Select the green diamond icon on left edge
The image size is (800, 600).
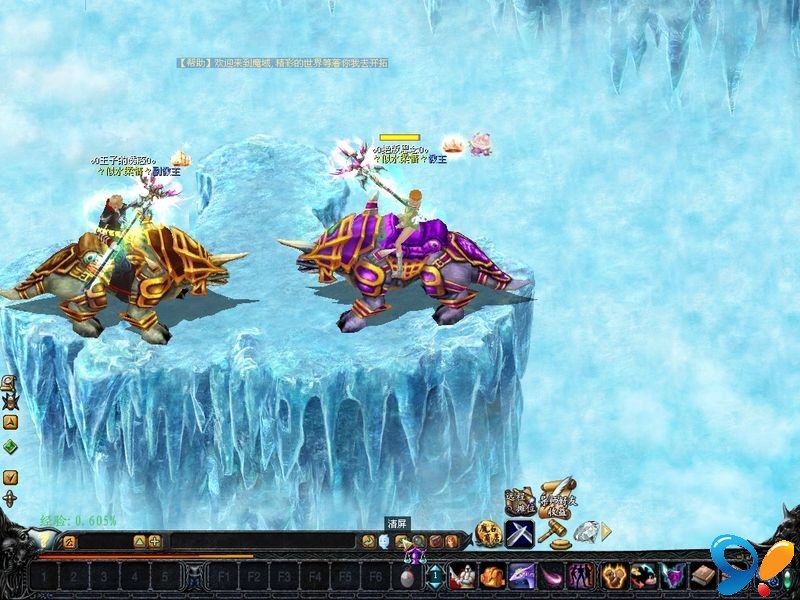pyautogui.click(x=10, y=447)
